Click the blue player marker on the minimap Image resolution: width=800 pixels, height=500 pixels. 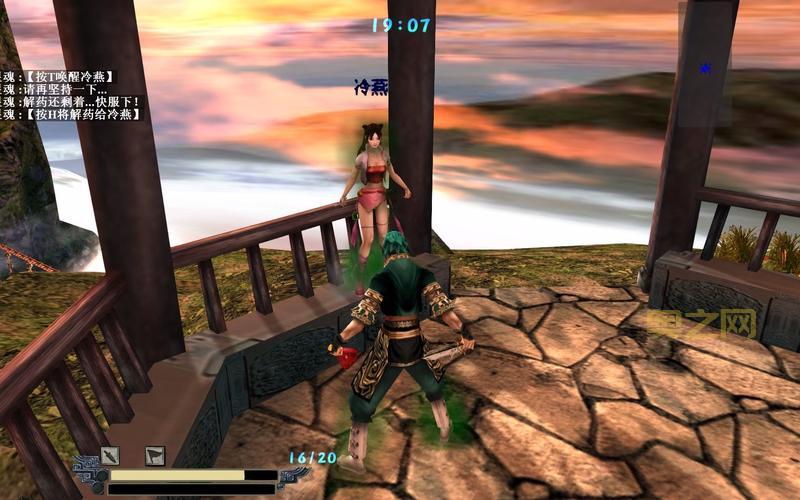[706, 69]
